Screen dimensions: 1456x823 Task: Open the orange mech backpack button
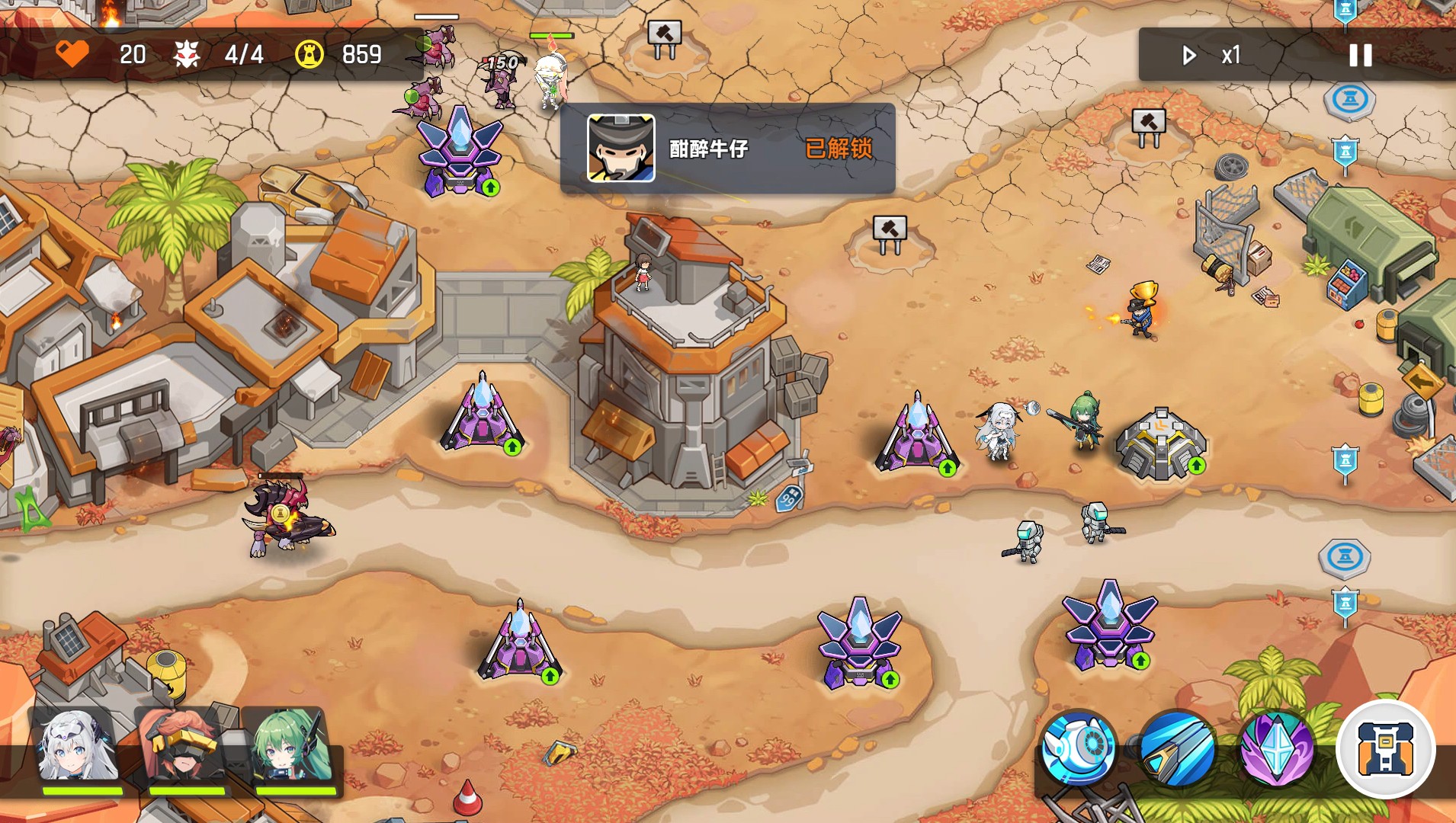[1385, 748]
